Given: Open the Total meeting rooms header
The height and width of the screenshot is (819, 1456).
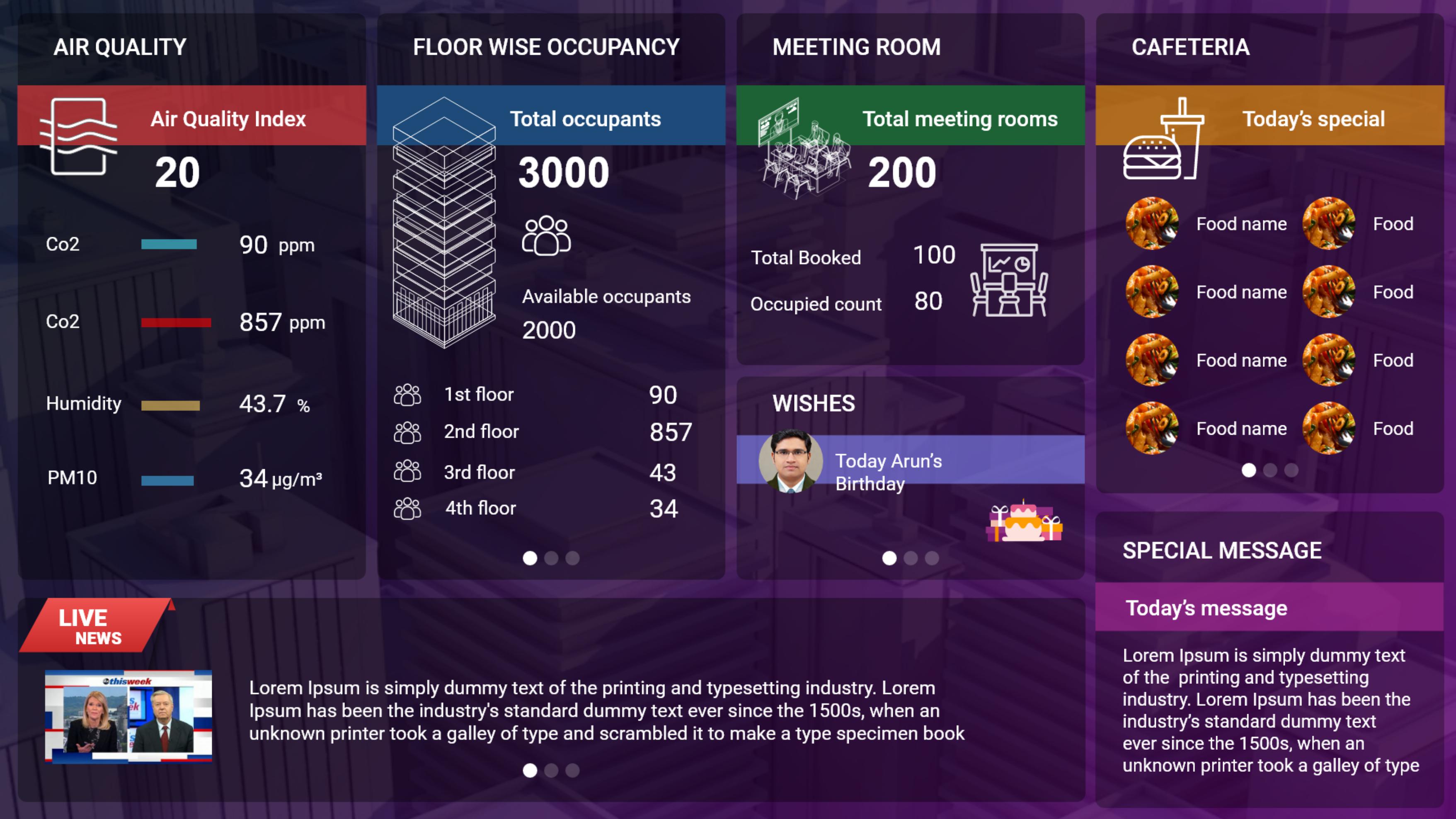Looking at the screenshot, I should pos(960,119).
